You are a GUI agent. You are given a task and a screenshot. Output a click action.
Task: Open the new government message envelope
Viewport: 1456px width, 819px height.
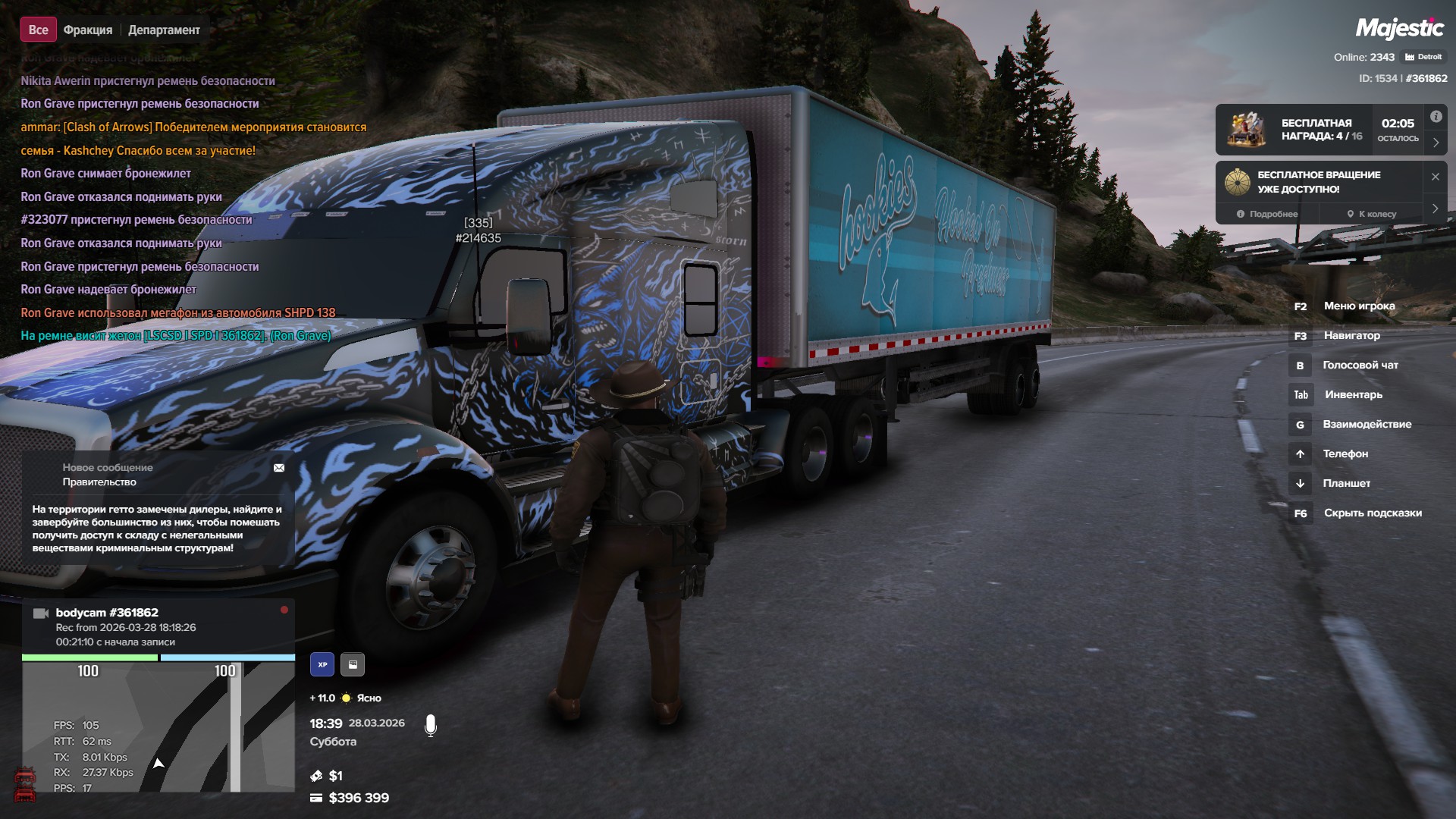[279, 468]
